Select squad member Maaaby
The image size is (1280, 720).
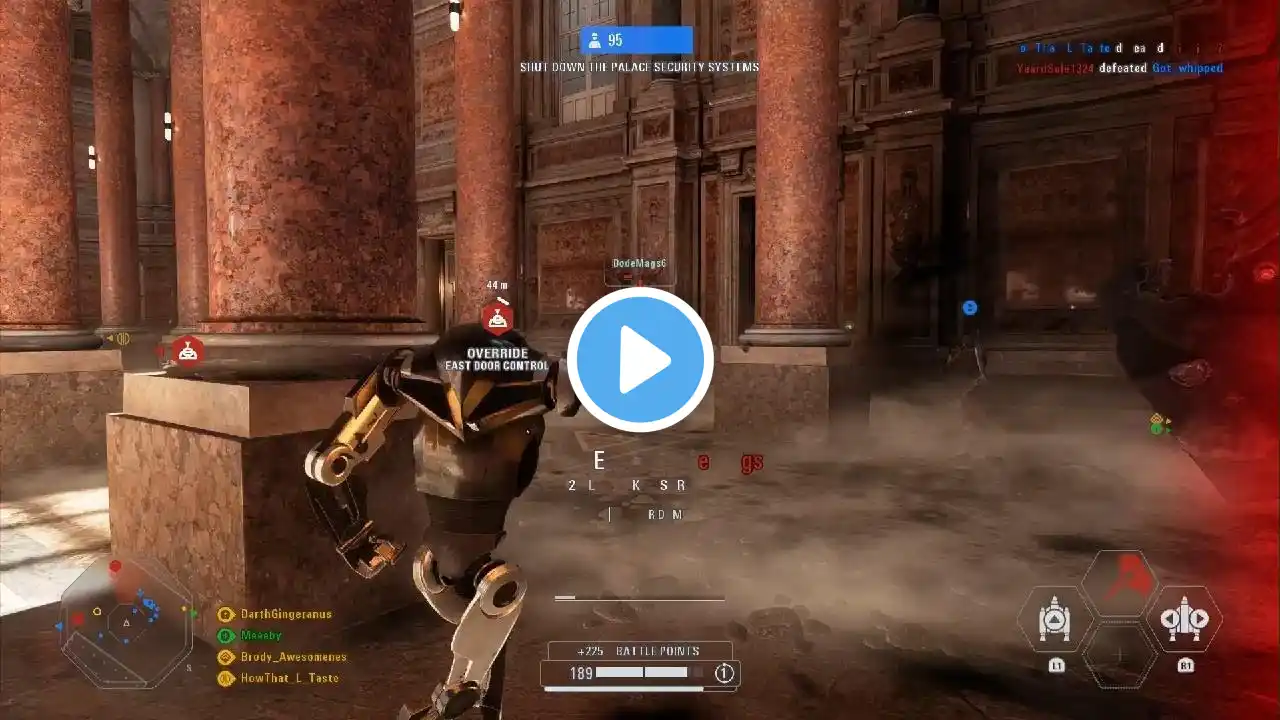pos(260,635)
